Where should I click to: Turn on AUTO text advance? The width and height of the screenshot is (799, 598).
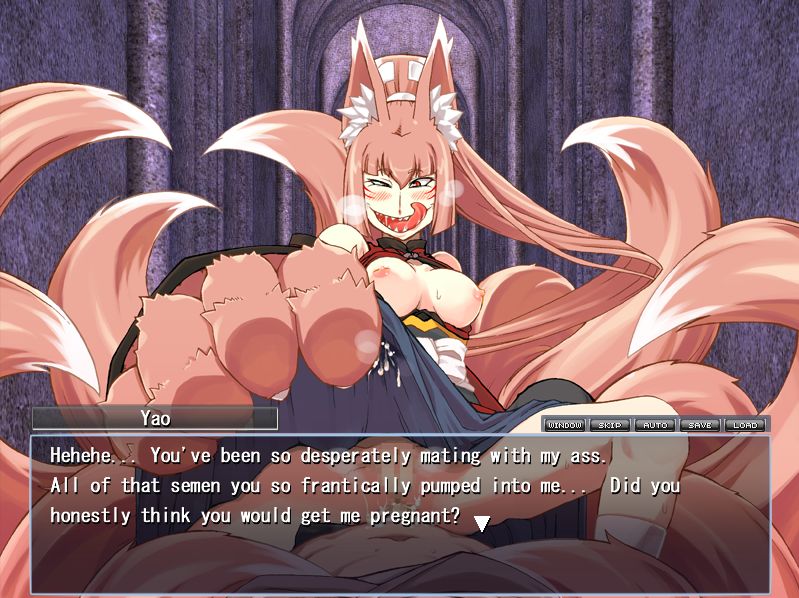click(x=655, y=425)
